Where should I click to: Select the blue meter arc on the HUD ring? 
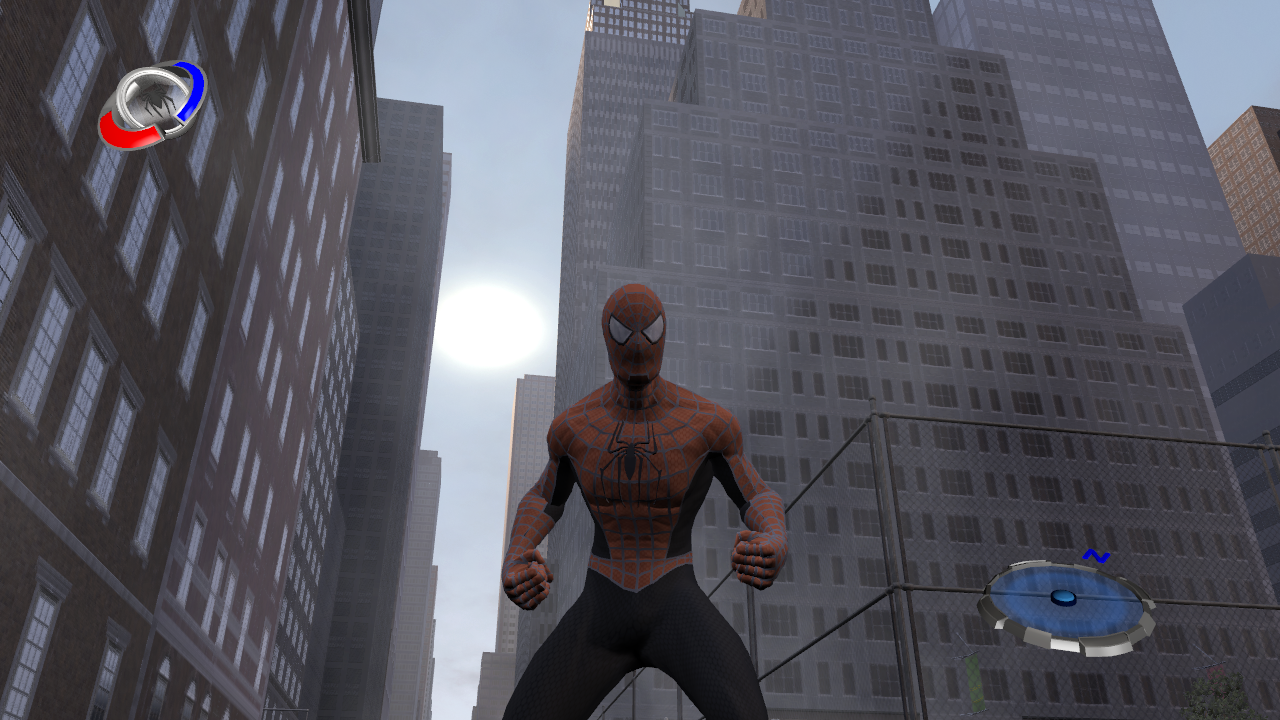coord(192,92)
